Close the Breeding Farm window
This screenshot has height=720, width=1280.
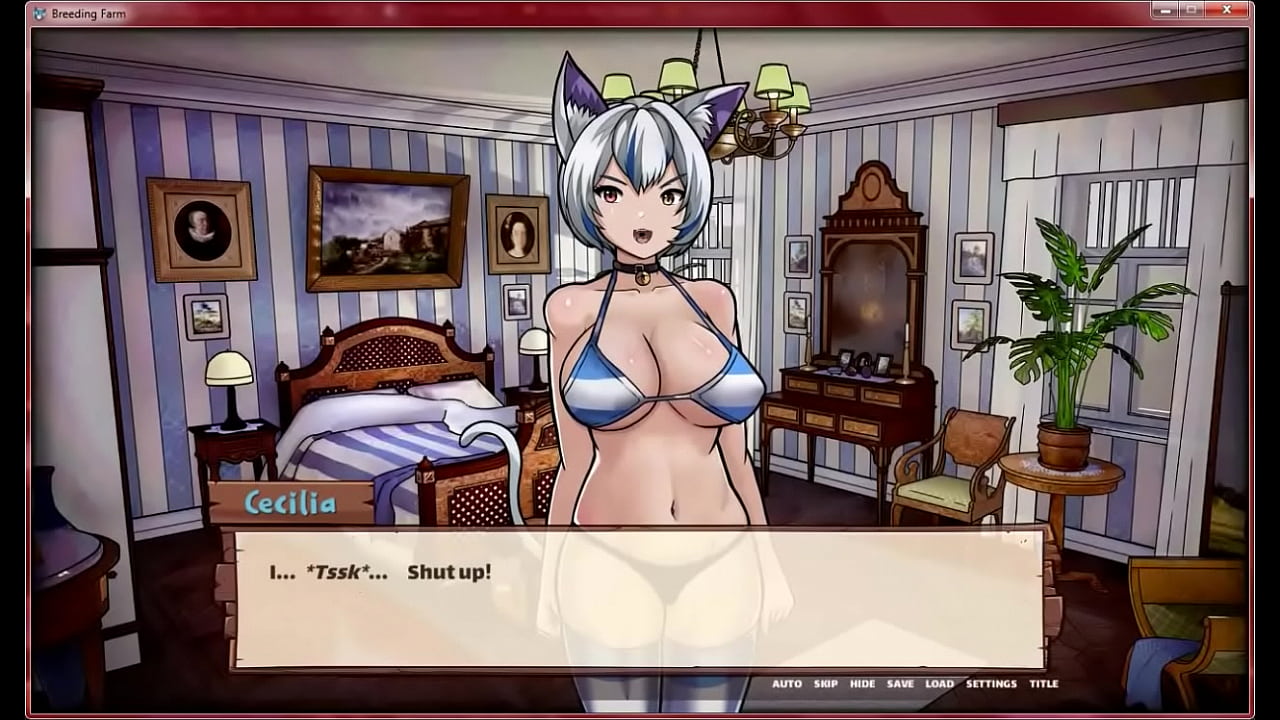click(x=1228, y=11)
